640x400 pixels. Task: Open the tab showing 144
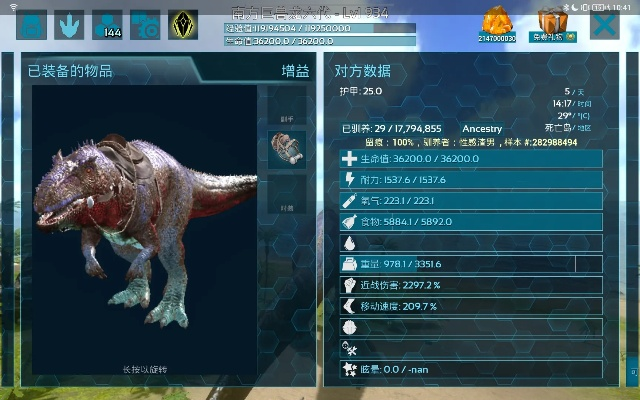(x=108, y=24)
